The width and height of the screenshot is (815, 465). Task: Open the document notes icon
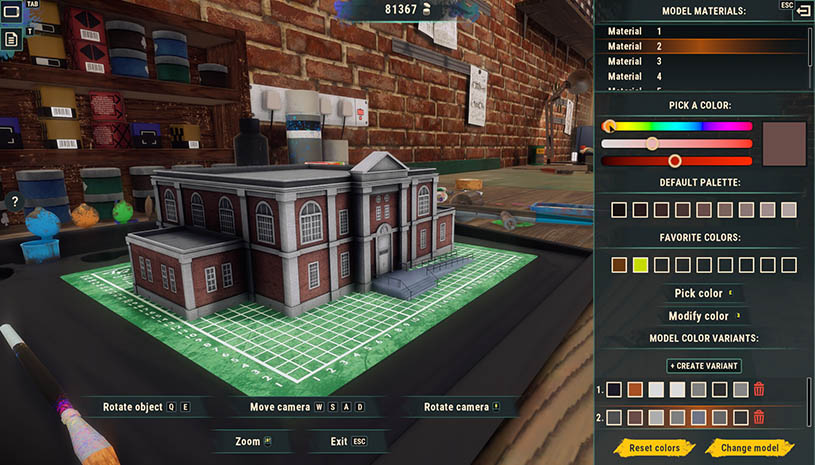(11, 39)
